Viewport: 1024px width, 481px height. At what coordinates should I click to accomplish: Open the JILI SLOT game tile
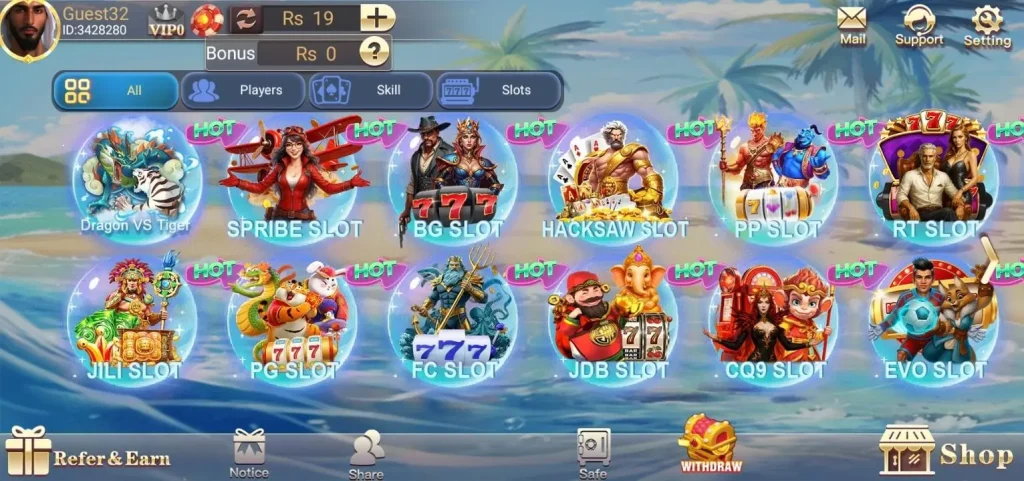click(134, 318)
